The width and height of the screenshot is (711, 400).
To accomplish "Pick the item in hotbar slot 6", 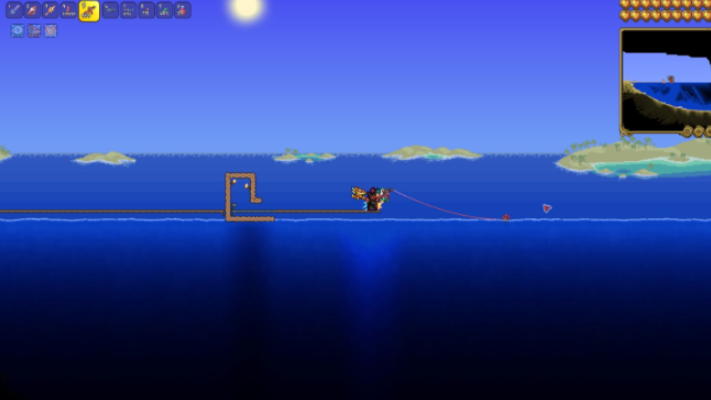I will [110, 11].
